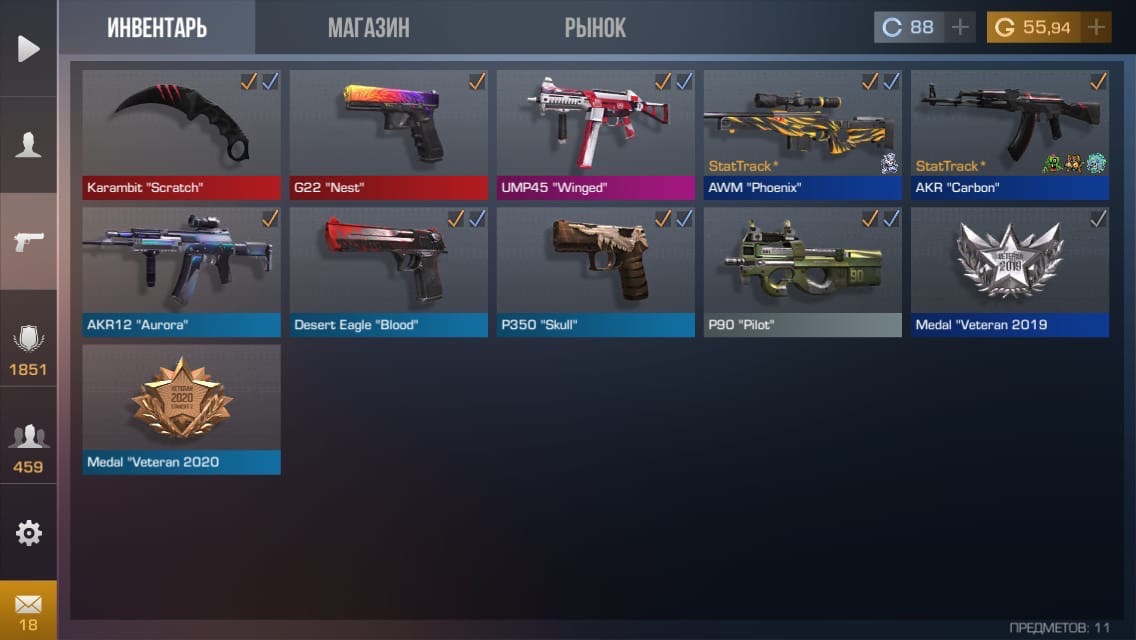Viewport: 1136px width, 640px height.
Task: Select the Инвентарь tab
Action: click(157, 27)
